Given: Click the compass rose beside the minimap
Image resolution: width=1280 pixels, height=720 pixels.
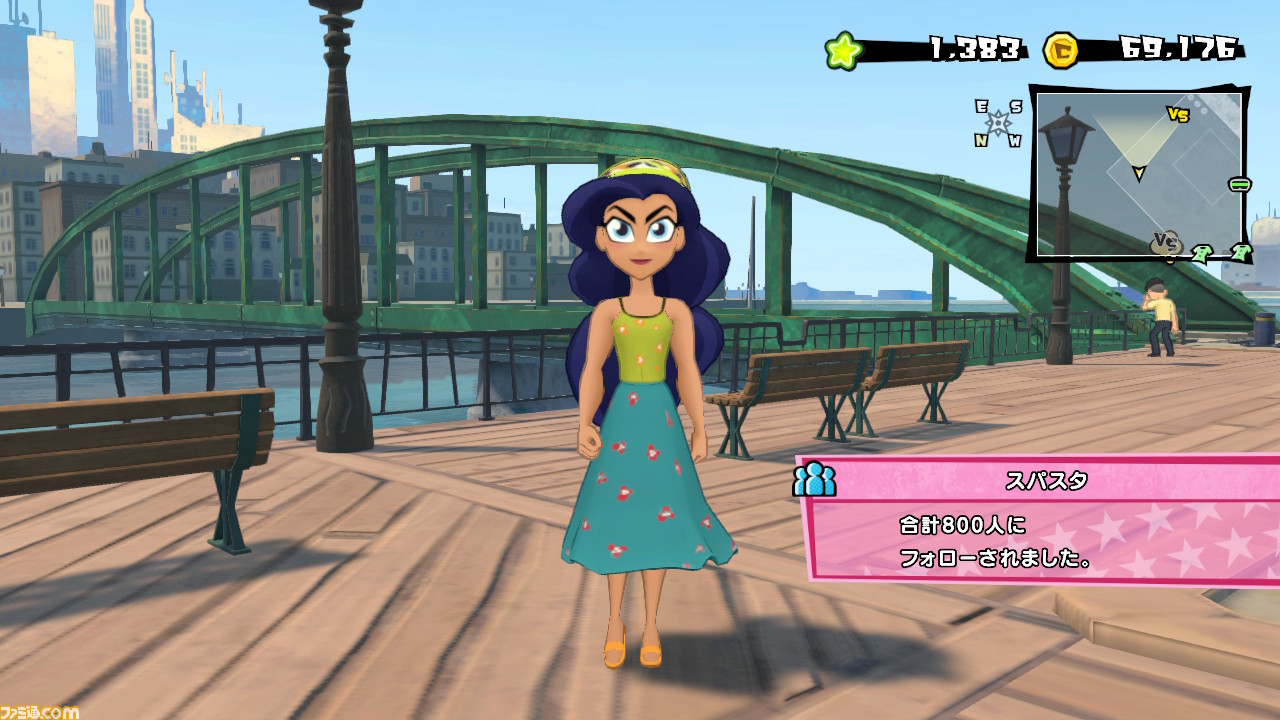Looking at the screenshot, I should (998, 123).
